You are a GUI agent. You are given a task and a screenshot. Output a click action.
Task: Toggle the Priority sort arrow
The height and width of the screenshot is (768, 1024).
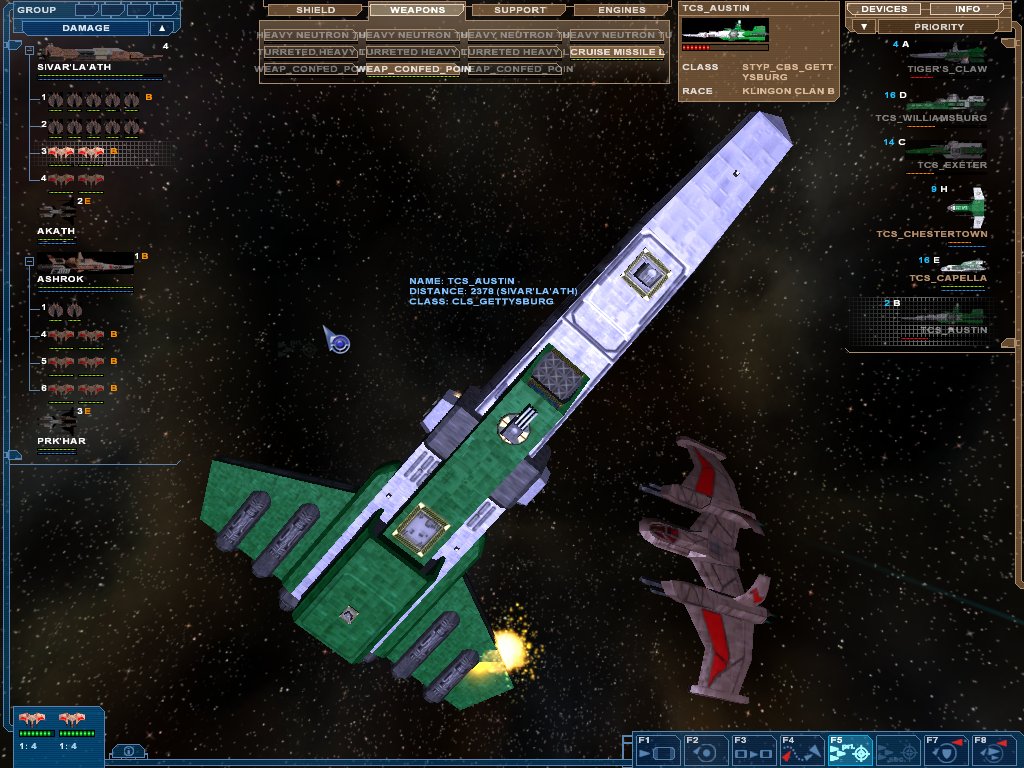(x=861, y=27)
